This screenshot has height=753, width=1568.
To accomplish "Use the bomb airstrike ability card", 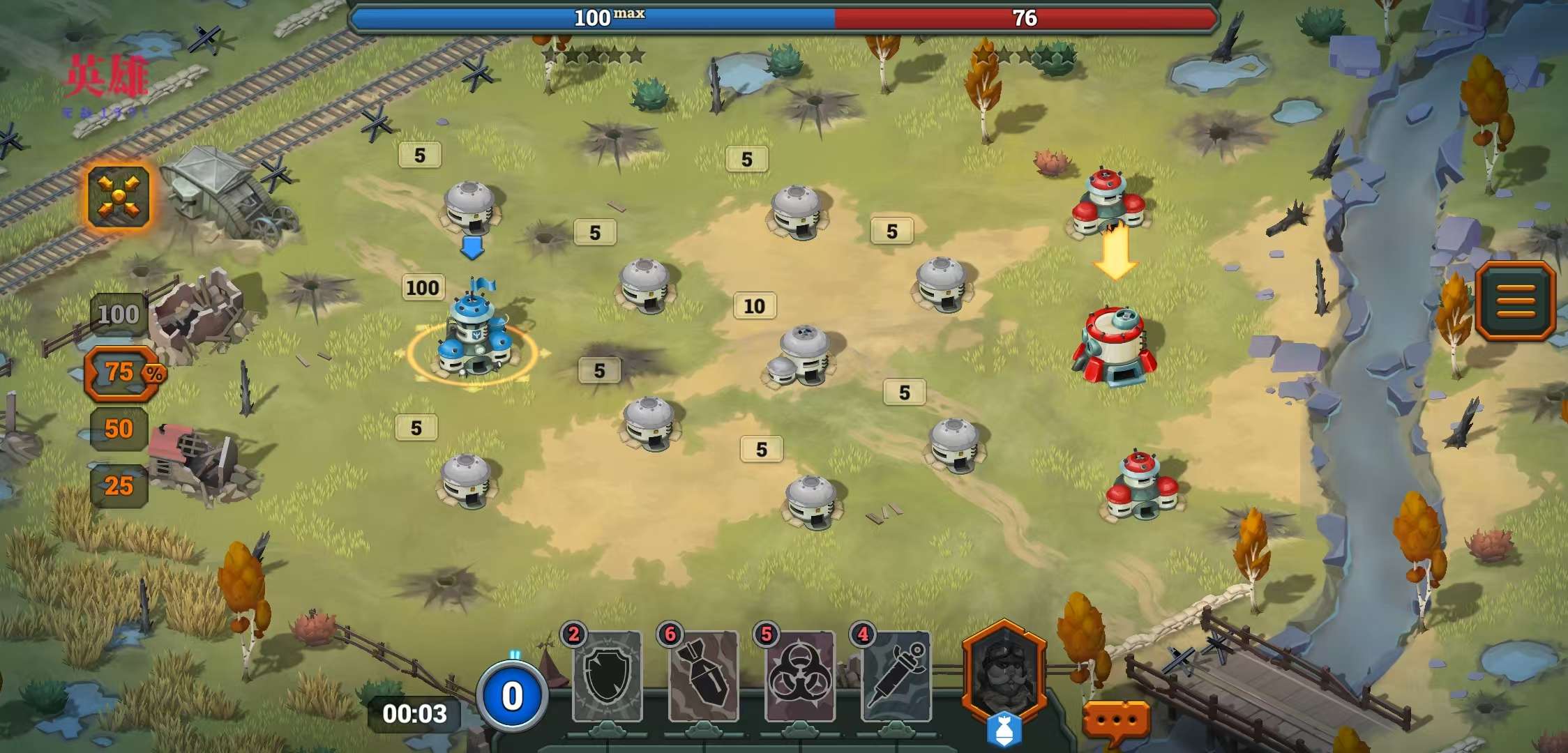I will (703, 676).
